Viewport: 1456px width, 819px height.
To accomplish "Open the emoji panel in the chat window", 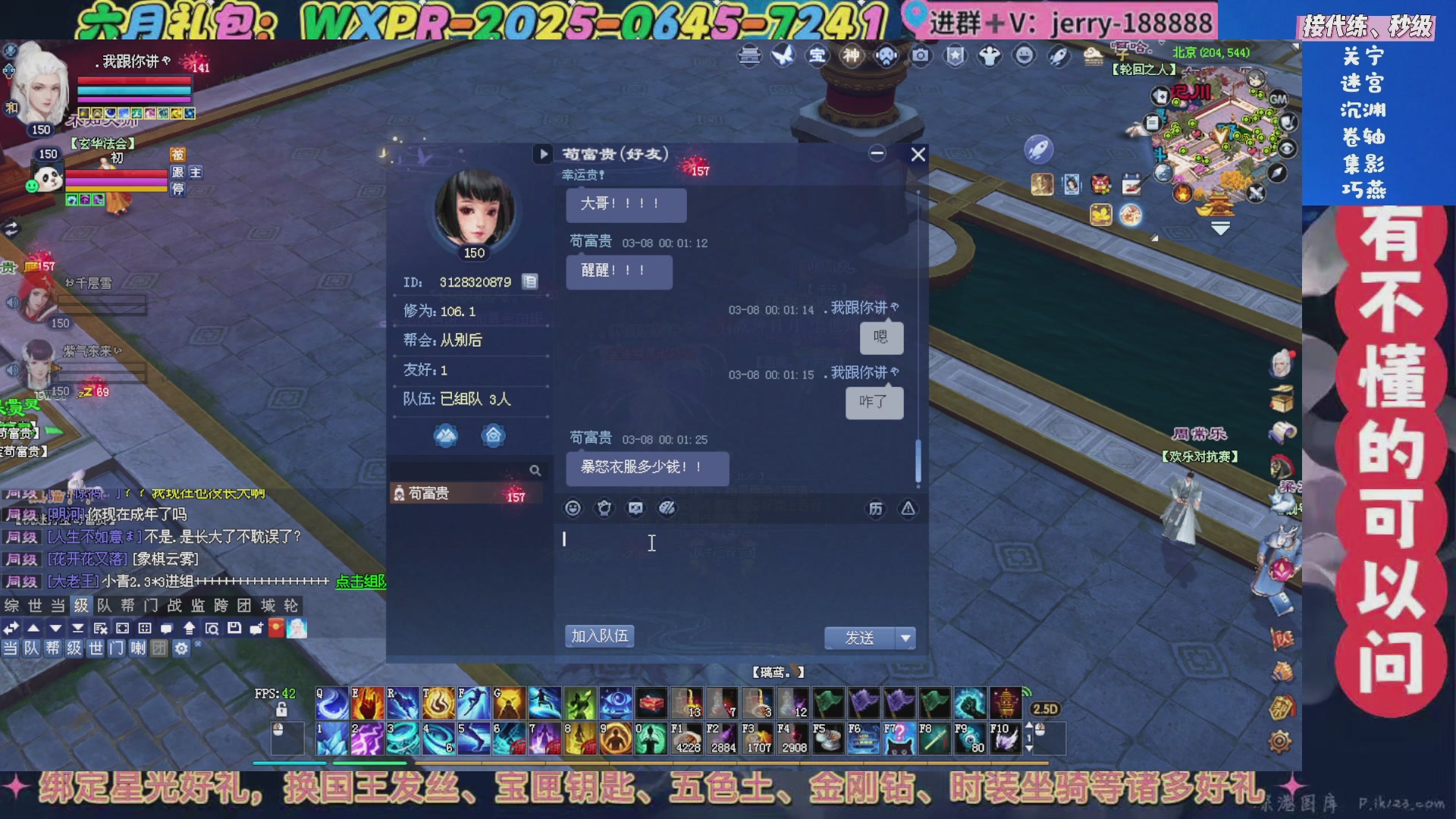I will click(x=573, y=509).
